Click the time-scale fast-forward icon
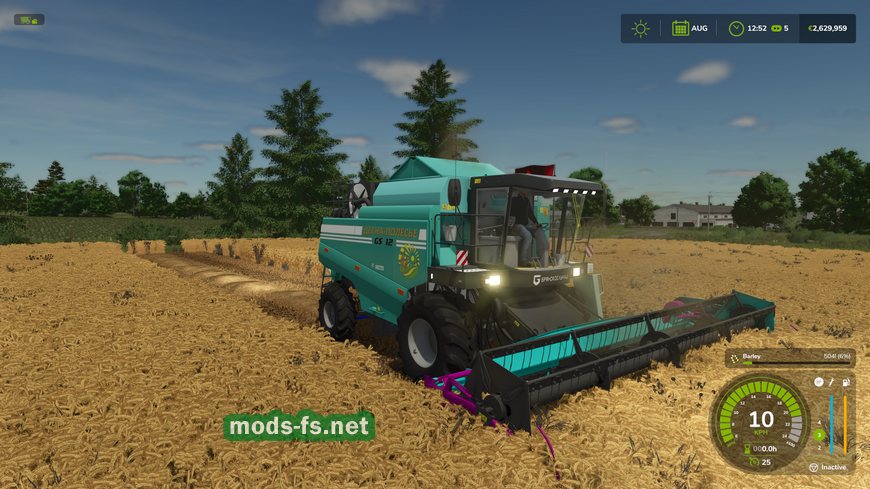 (x=775, y=28)
